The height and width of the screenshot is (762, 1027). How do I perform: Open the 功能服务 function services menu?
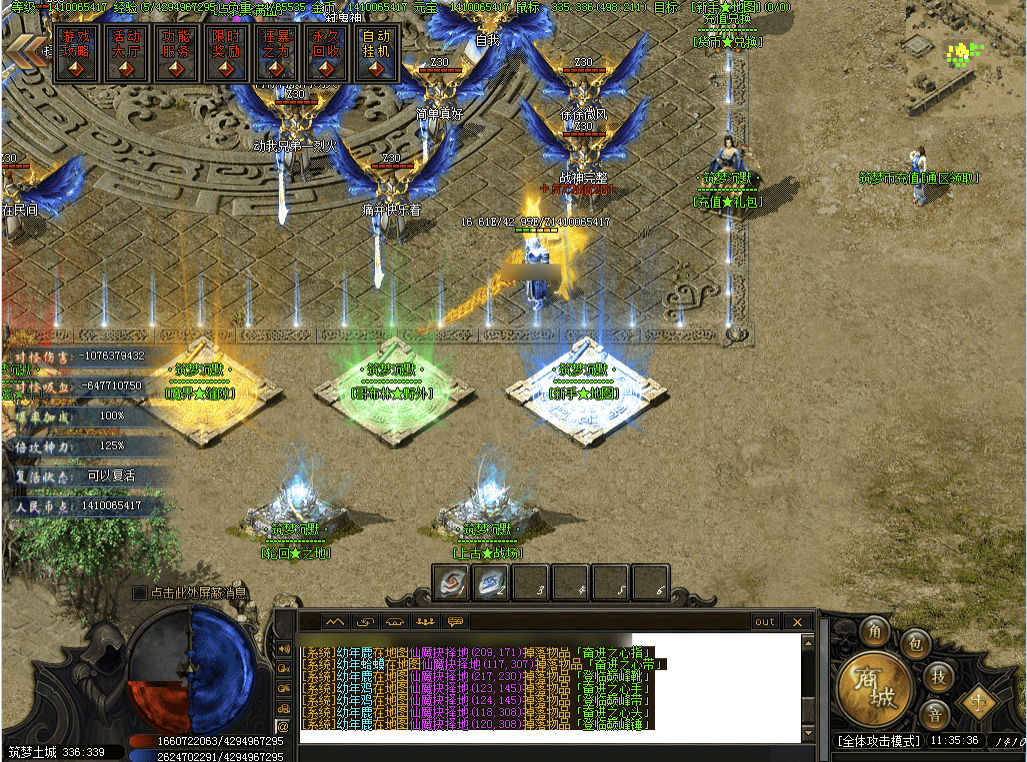click(176, 53)
